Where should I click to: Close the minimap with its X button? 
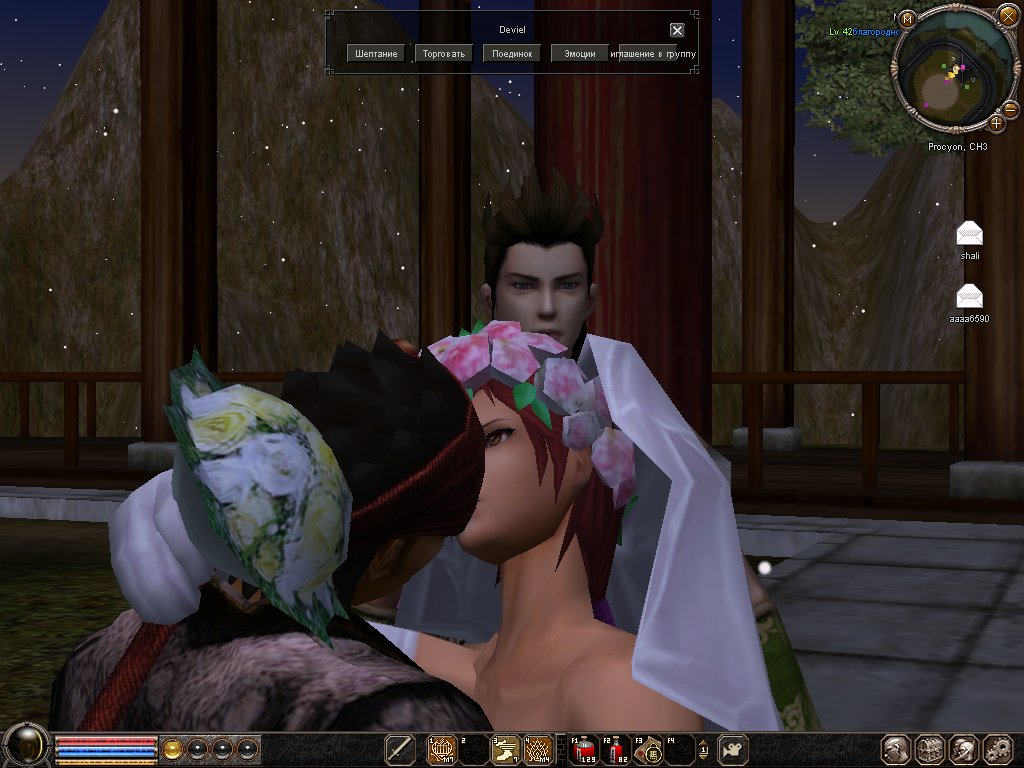[1007, 17]
